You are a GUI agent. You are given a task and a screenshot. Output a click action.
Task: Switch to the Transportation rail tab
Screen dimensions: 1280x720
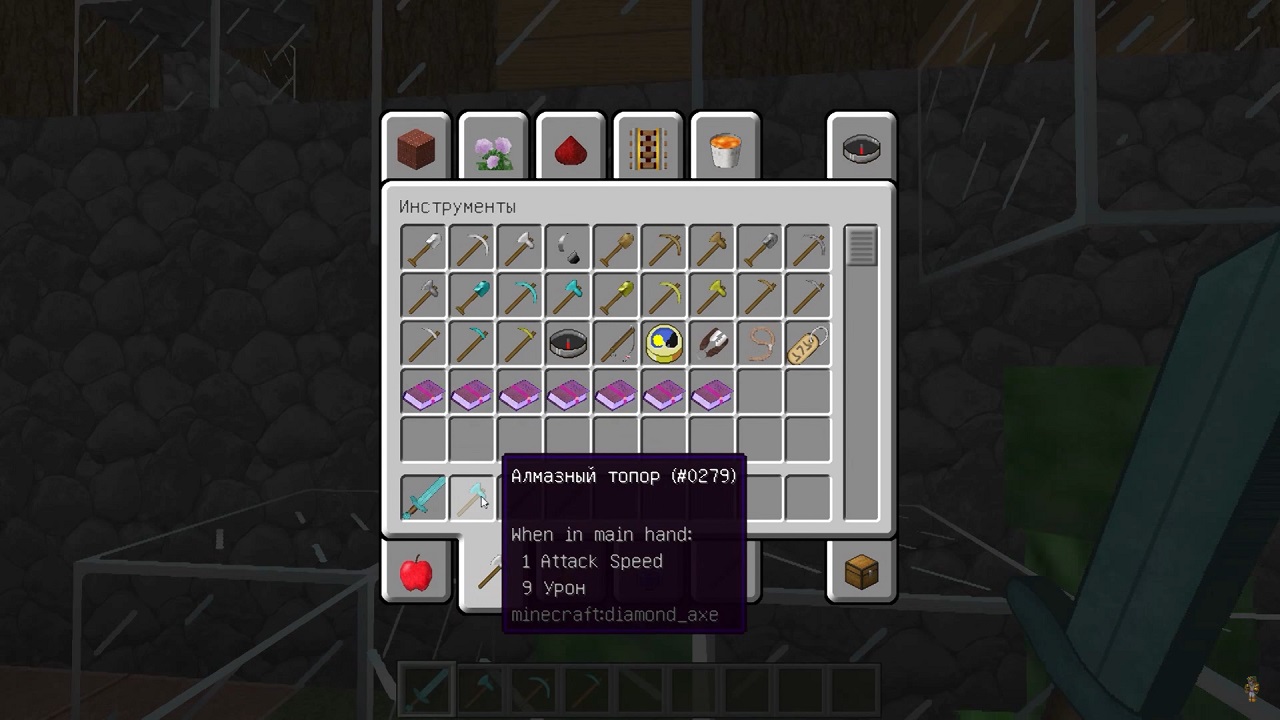pyautogui.click(x=647, y=149)
